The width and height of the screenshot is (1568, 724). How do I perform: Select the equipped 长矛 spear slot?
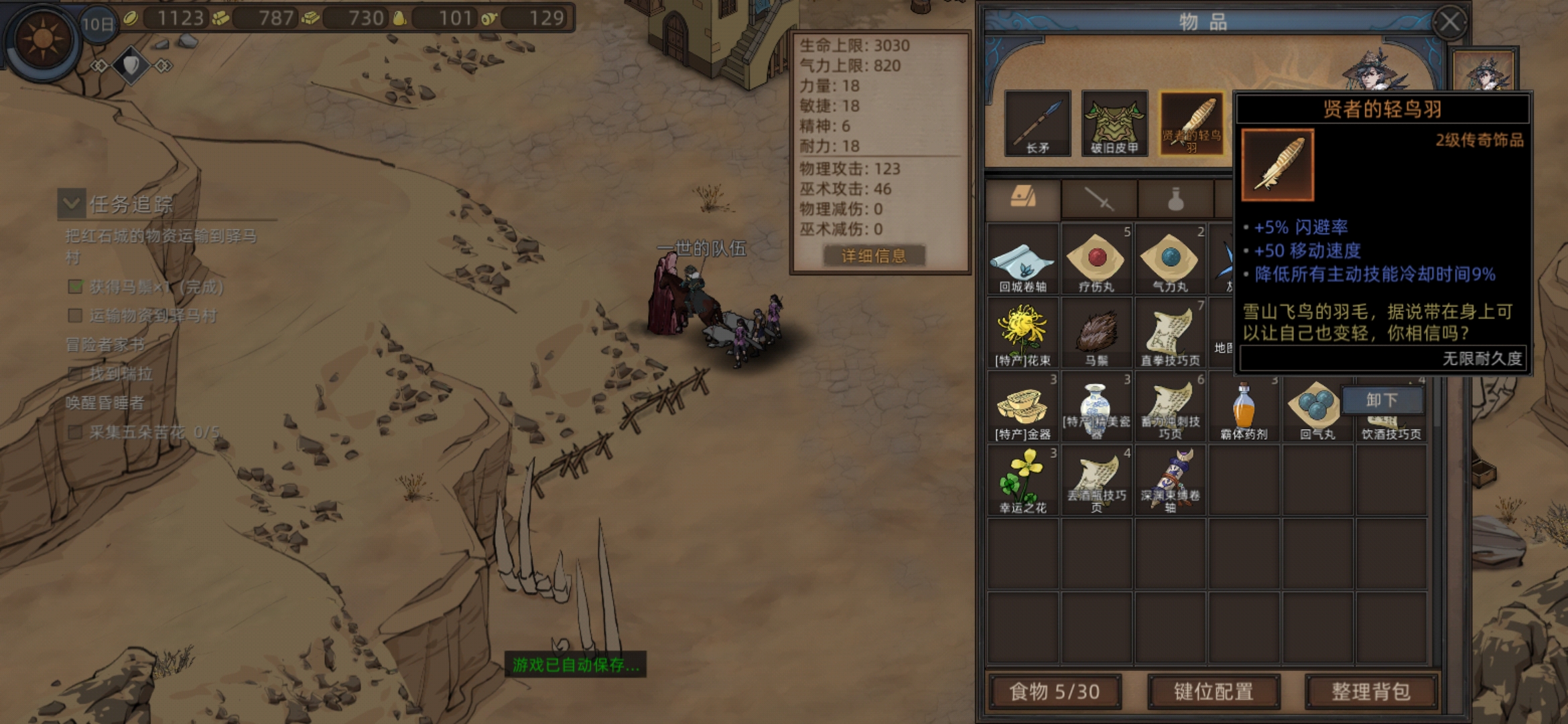(x=1037, y=123)
